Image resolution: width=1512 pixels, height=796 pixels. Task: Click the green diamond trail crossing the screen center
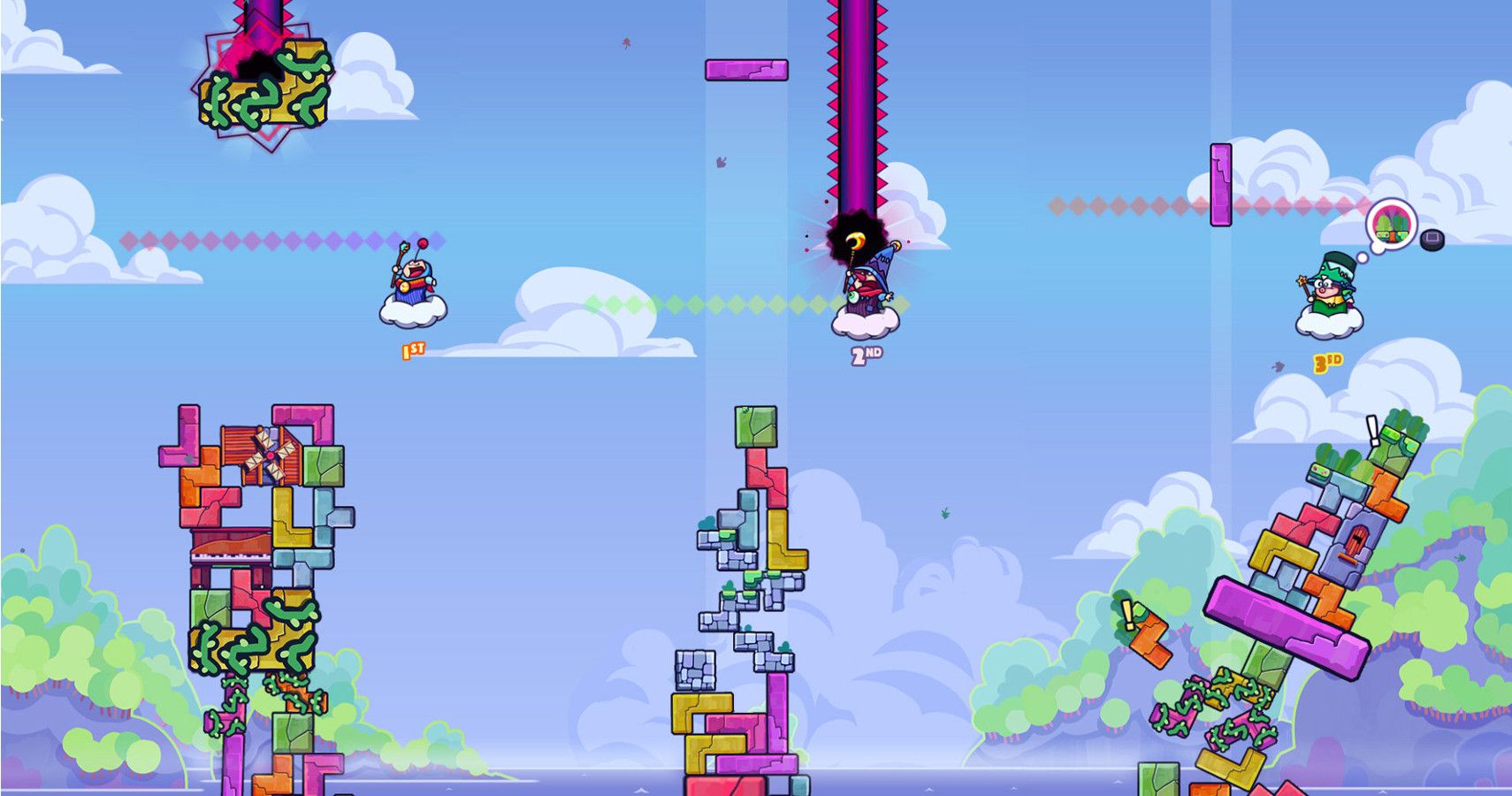707,305
